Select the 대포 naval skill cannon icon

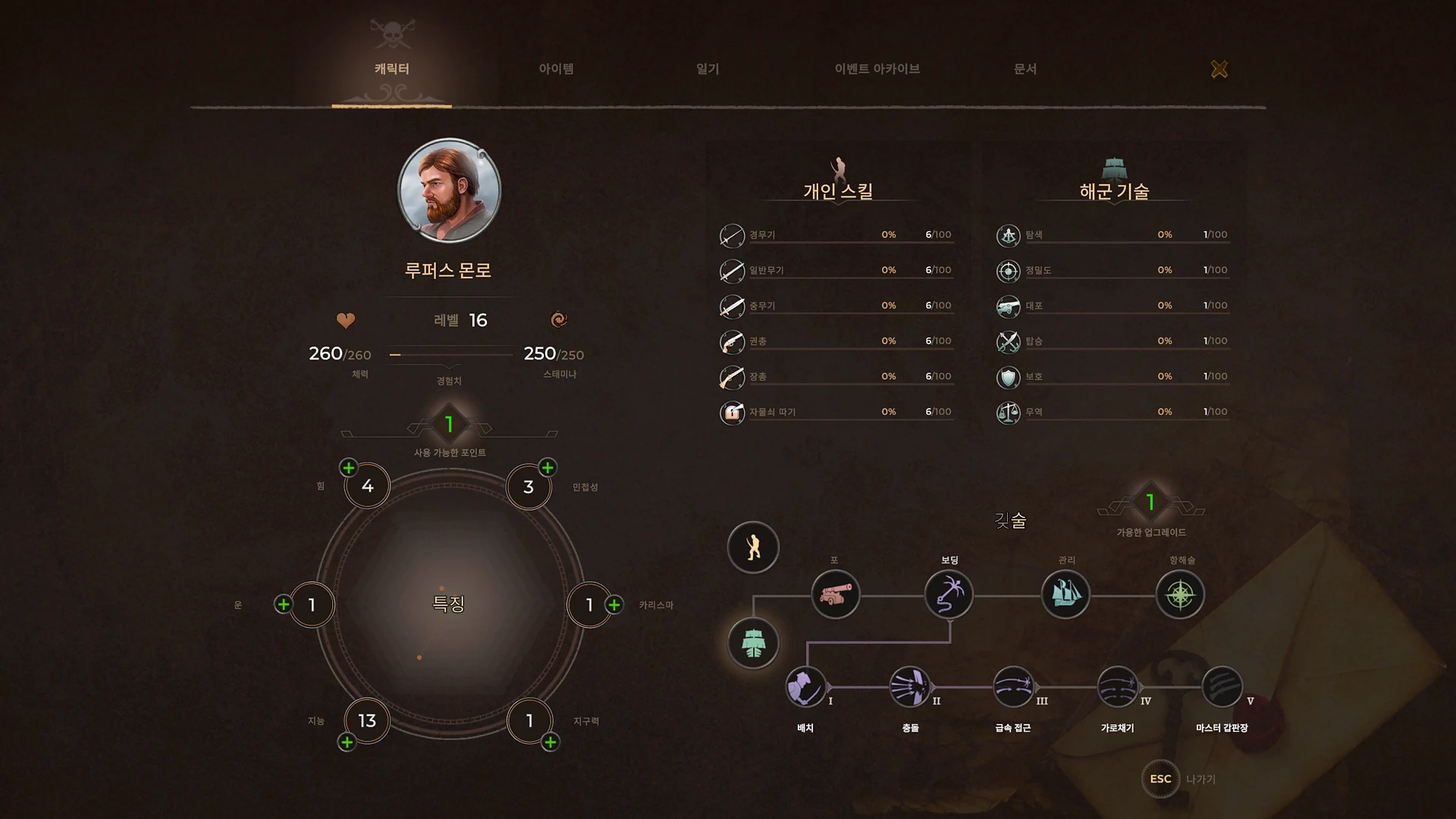point(1009,306)
